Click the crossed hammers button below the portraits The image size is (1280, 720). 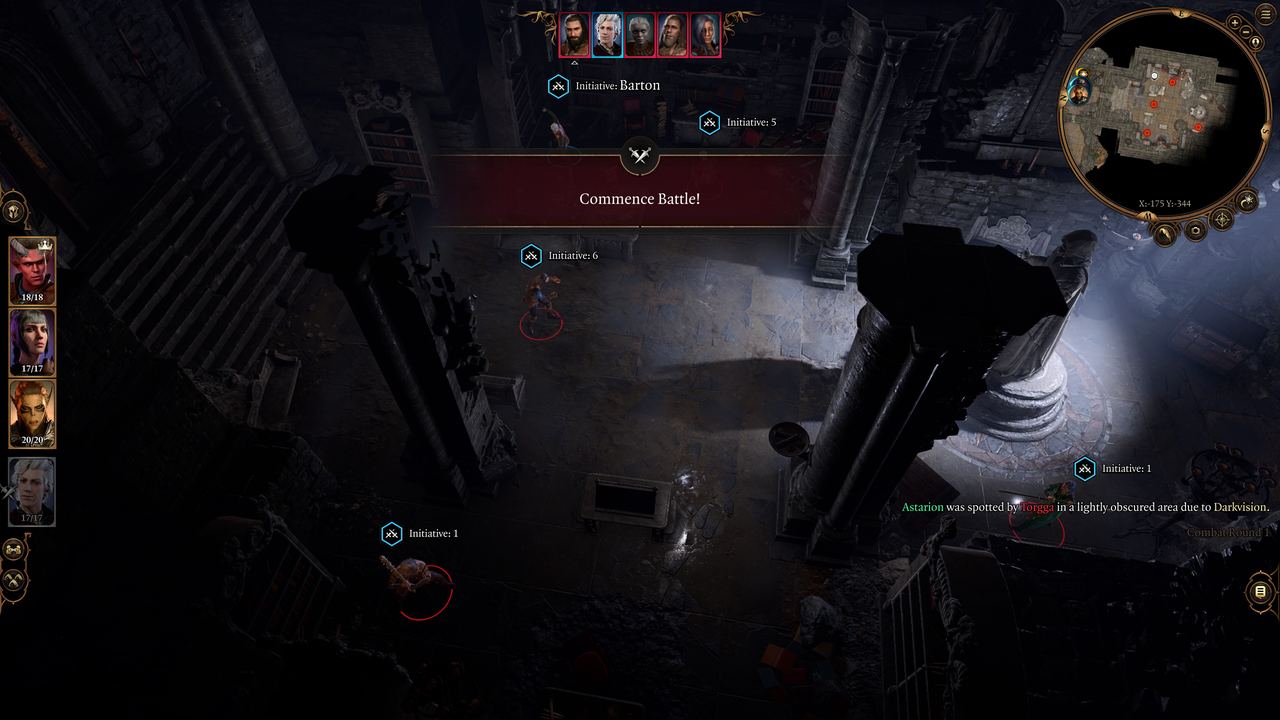14,580
